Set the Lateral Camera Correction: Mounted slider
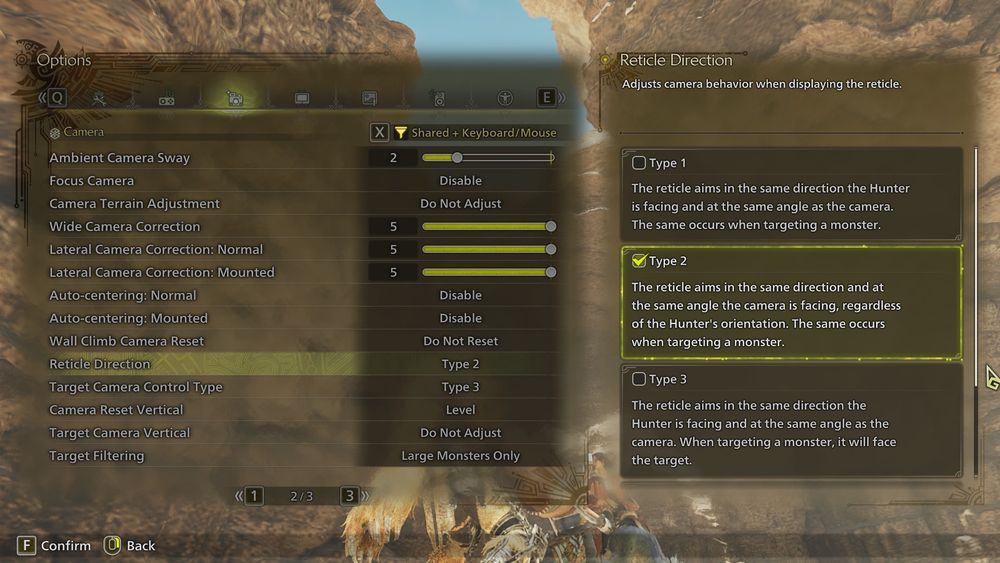1000x563 pixels. [x=487, y=273]
